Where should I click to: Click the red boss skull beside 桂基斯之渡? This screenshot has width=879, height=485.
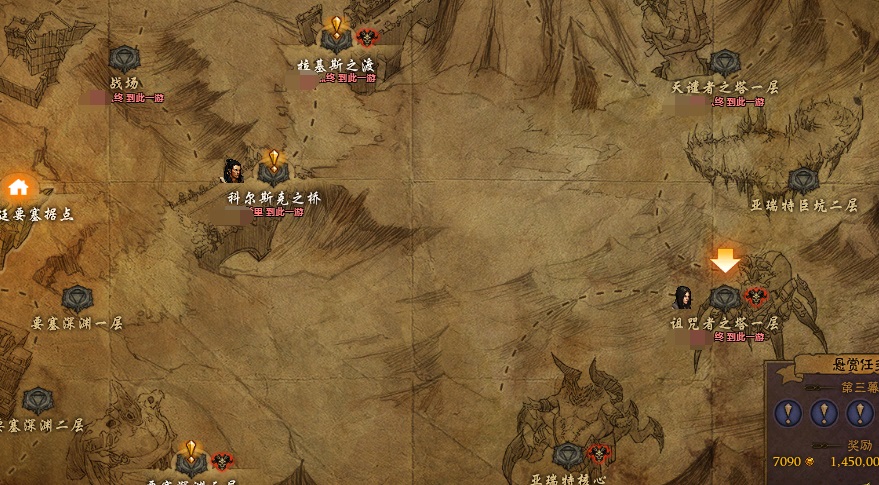coord(367,39)
